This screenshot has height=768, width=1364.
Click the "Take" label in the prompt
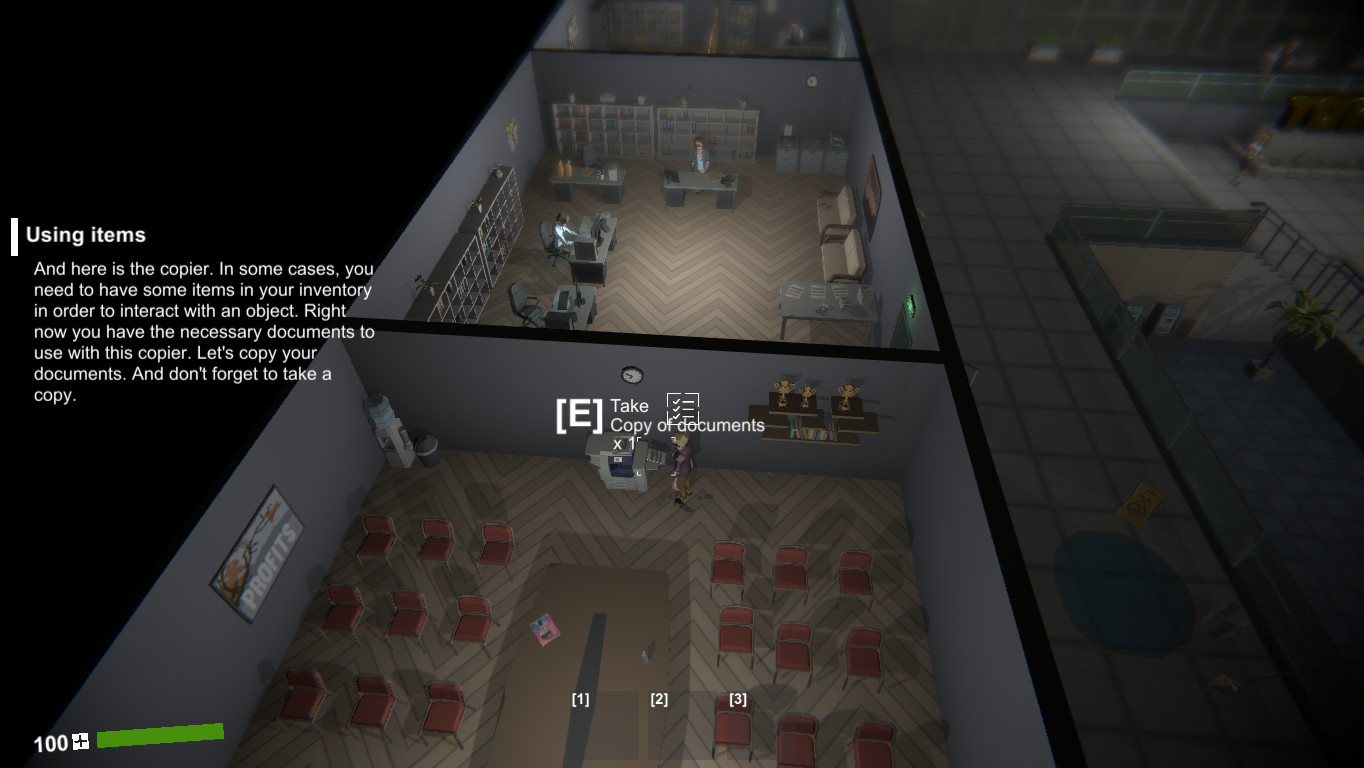(x=628, y=406)
